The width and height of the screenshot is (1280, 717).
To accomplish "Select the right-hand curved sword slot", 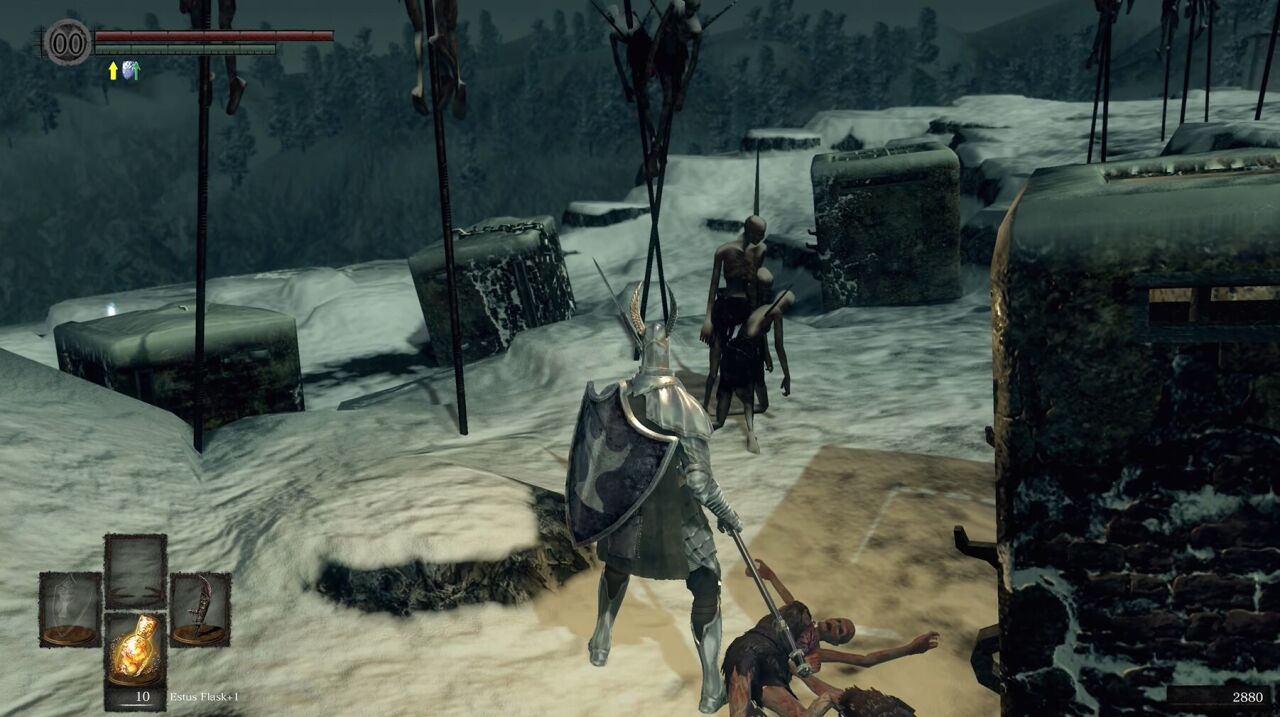I will [200, 609].
